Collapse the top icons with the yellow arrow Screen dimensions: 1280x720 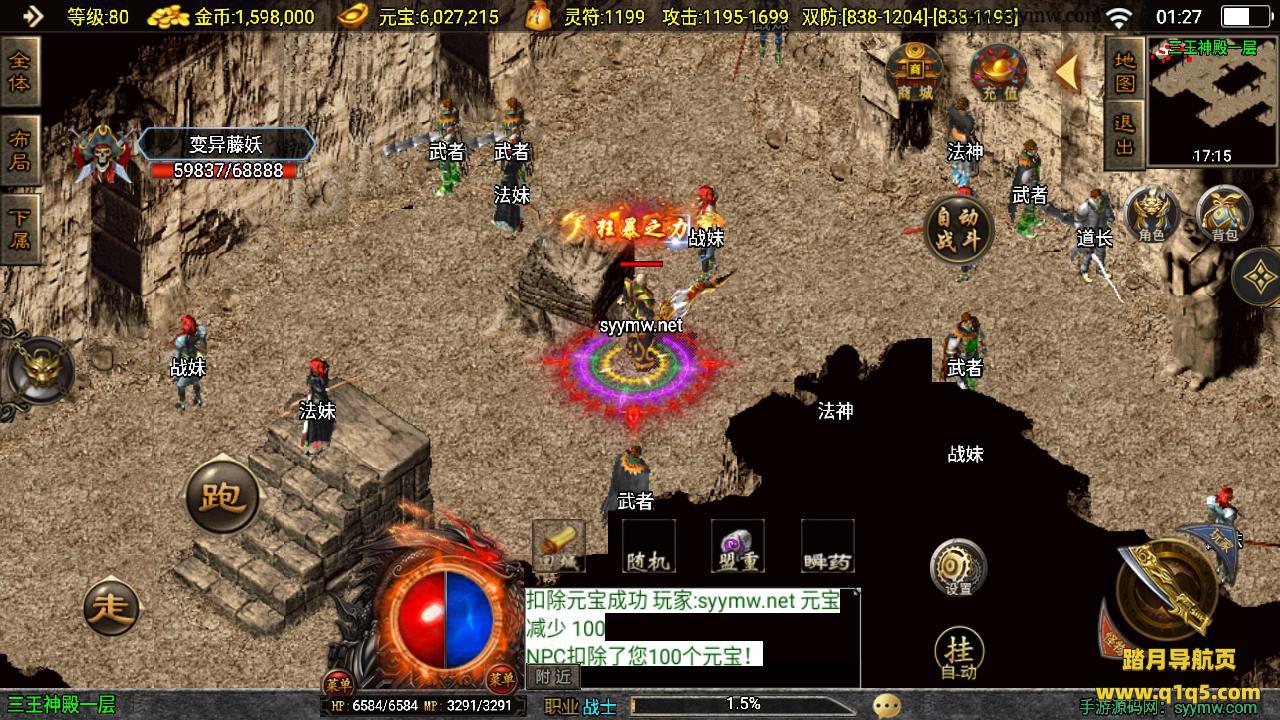pos(1067,72)
